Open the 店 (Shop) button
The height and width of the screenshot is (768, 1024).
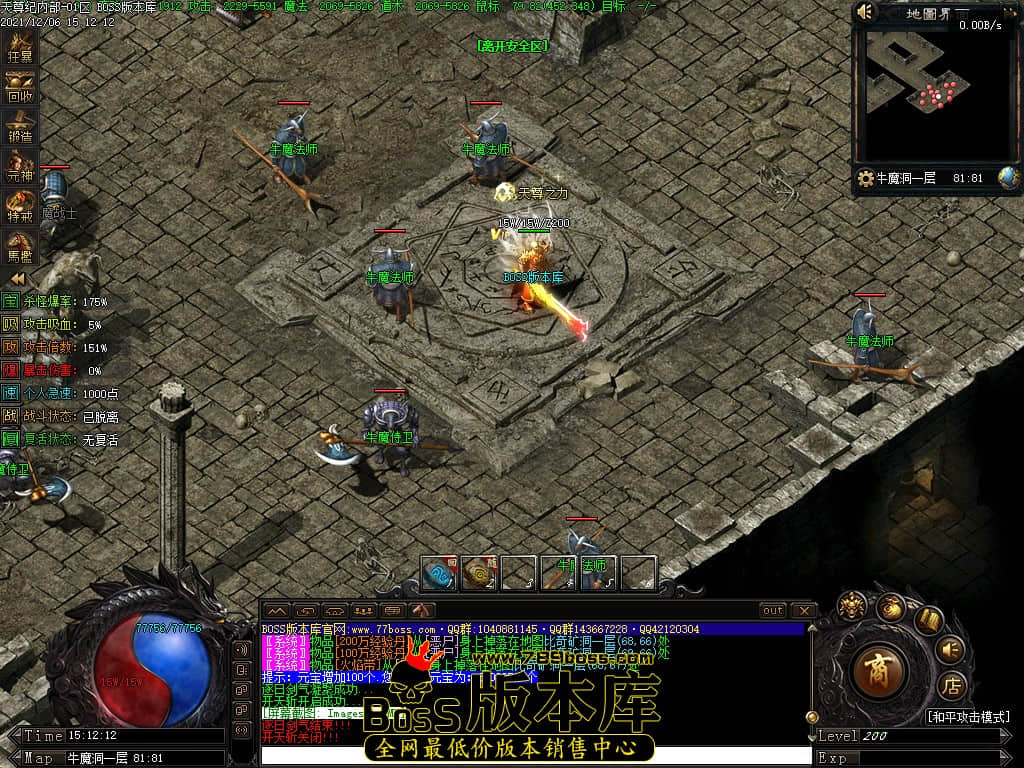coord(951,686)
